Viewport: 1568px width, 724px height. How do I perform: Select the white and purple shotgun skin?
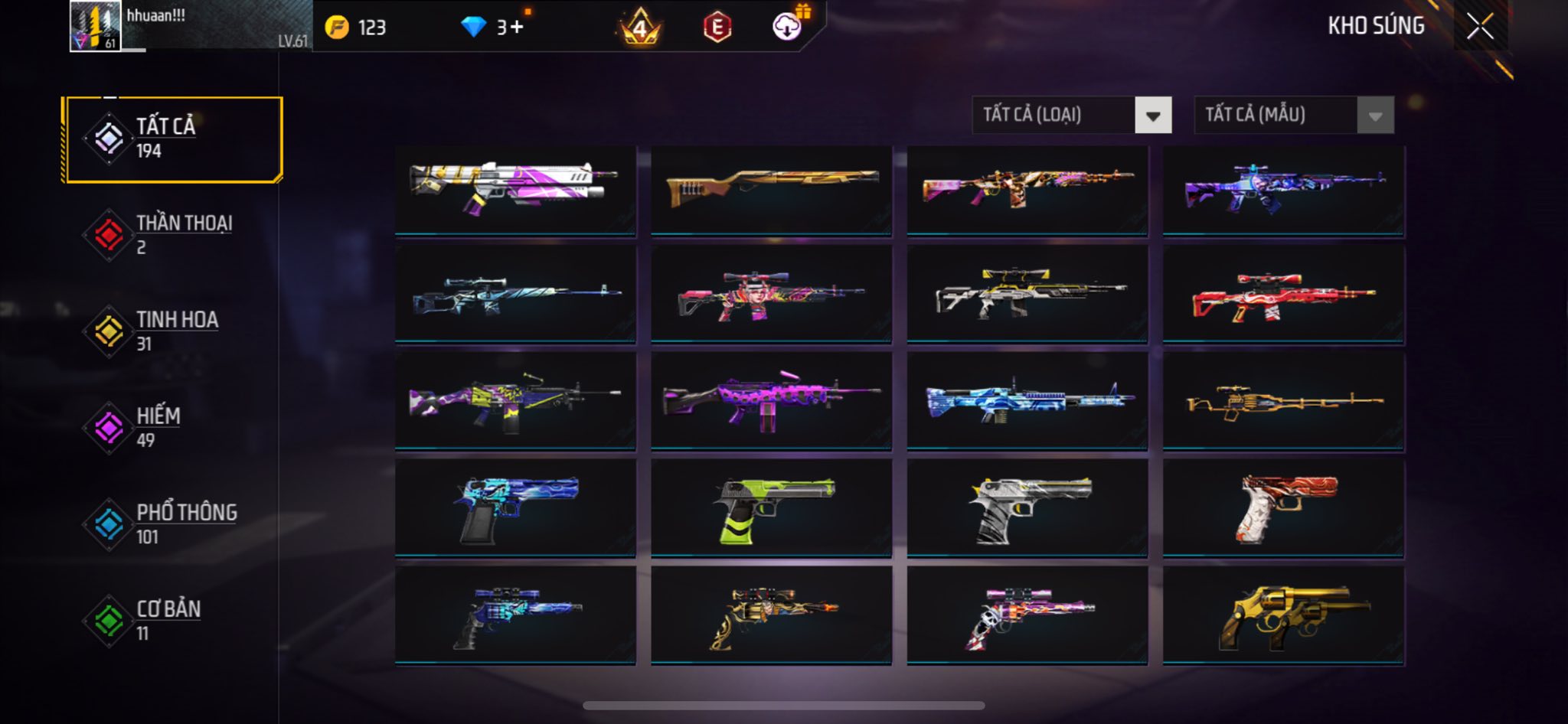click(x=515, y=190)
